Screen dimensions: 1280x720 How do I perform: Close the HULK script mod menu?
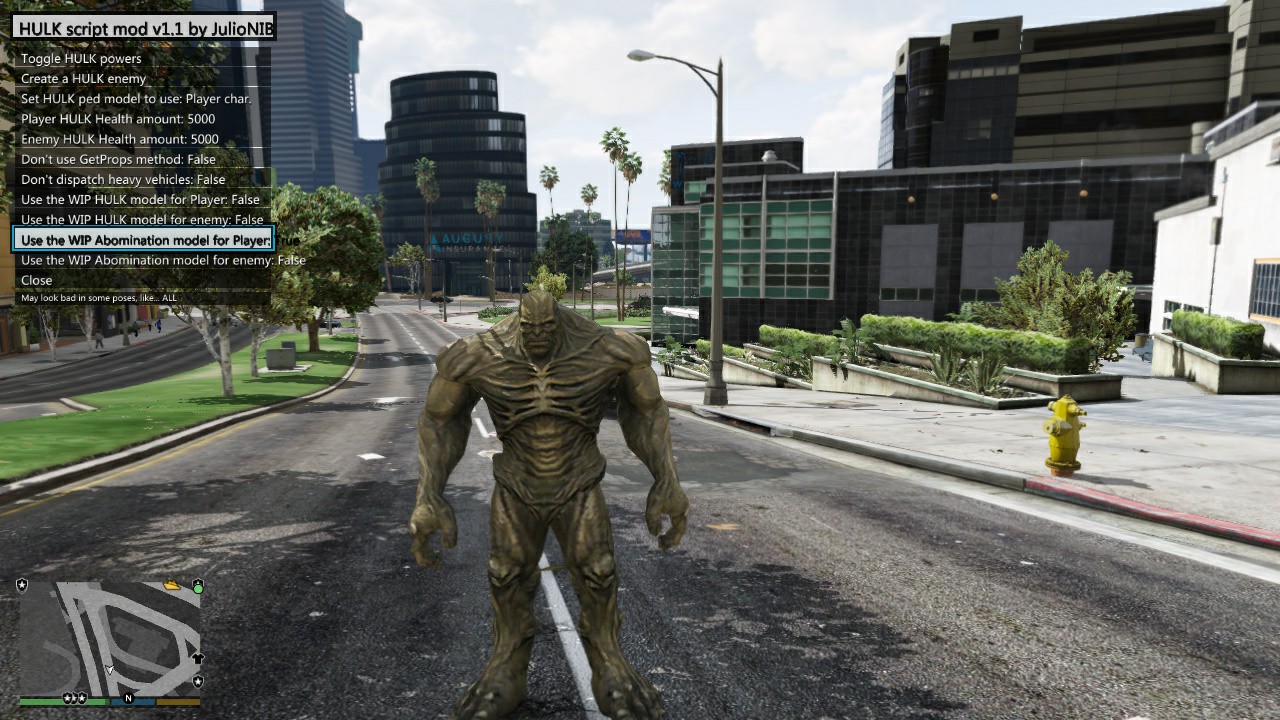coord(37,280)
